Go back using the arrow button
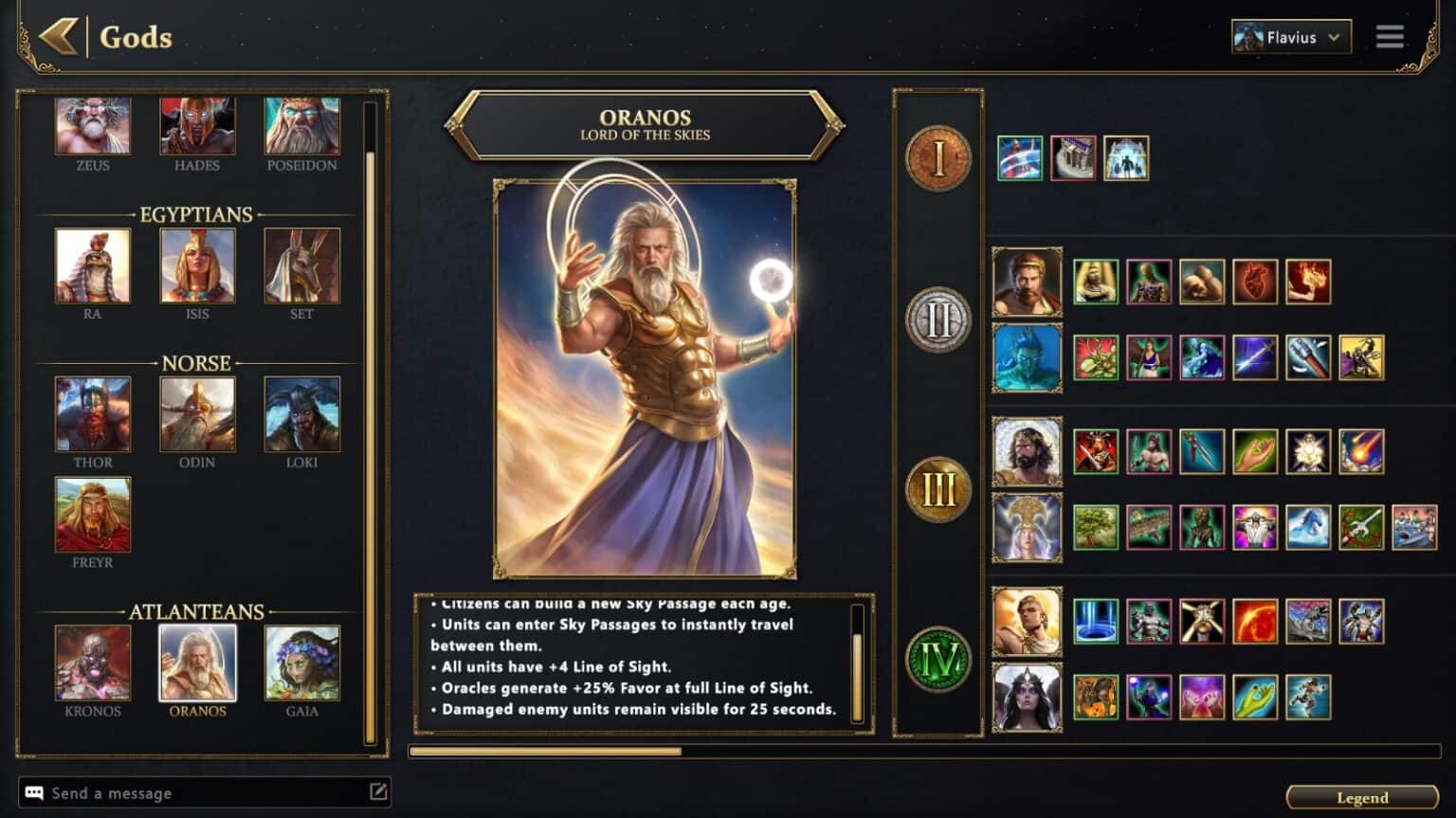This screenshot has height=818, width=1456. [58, 37]
